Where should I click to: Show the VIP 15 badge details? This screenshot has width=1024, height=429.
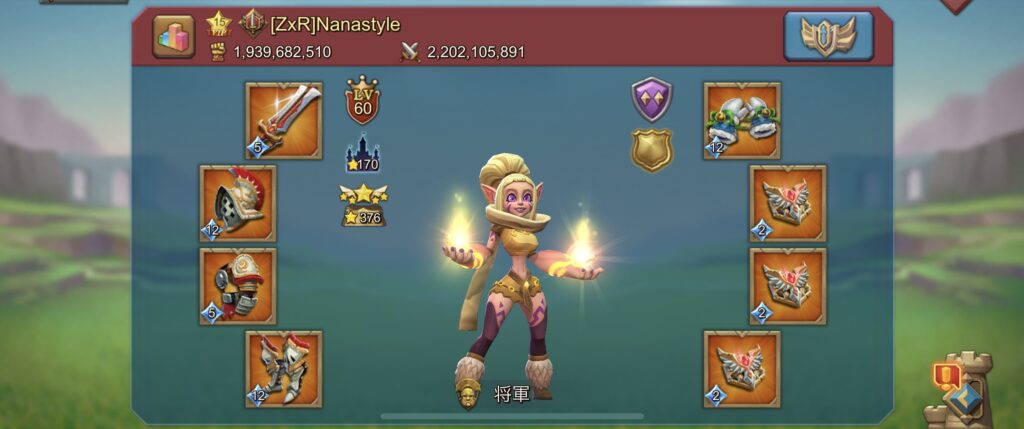(219, 24)
